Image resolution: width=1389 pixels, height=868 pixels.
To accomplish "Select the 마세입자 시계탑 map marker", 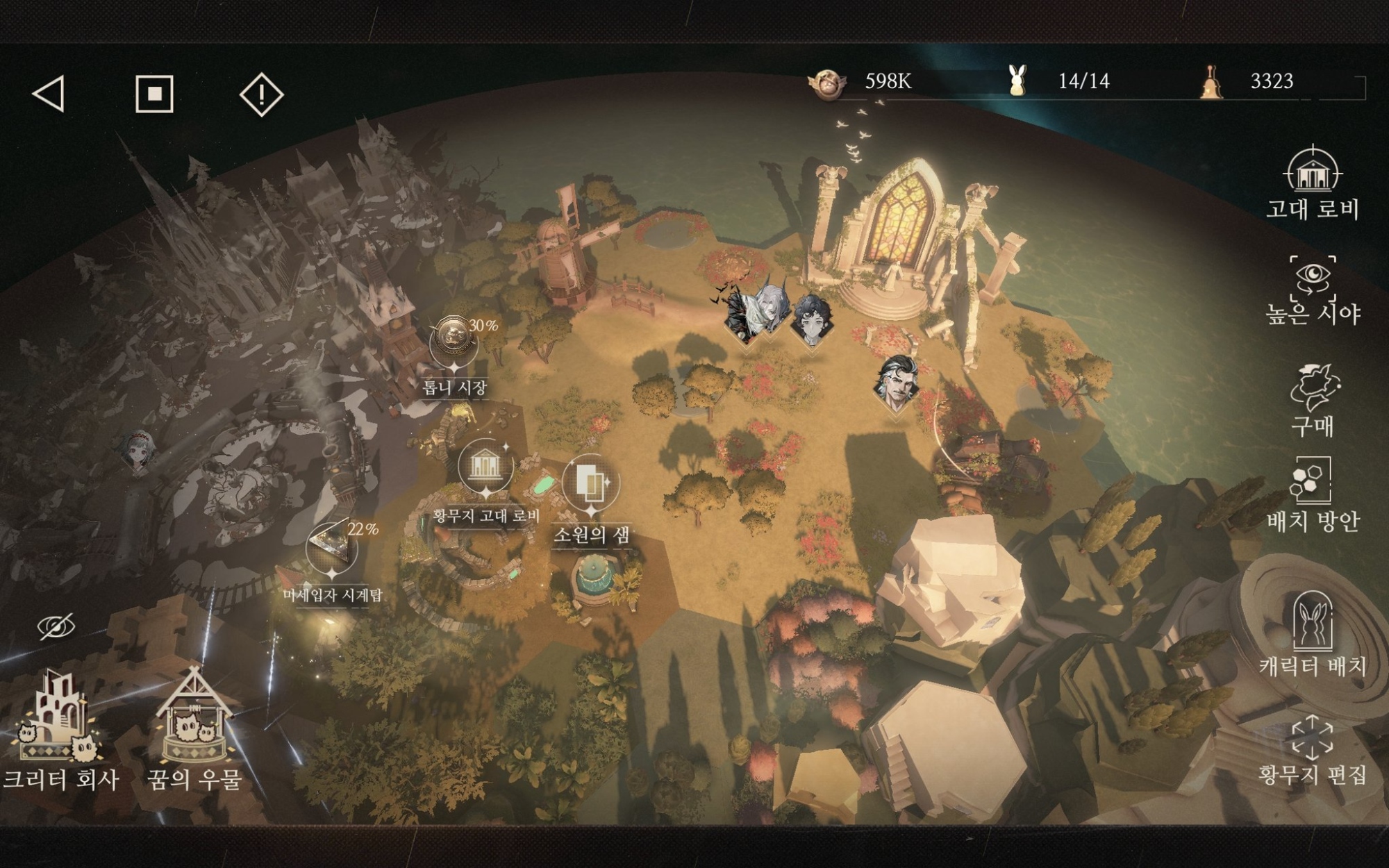I will [332, 547].
